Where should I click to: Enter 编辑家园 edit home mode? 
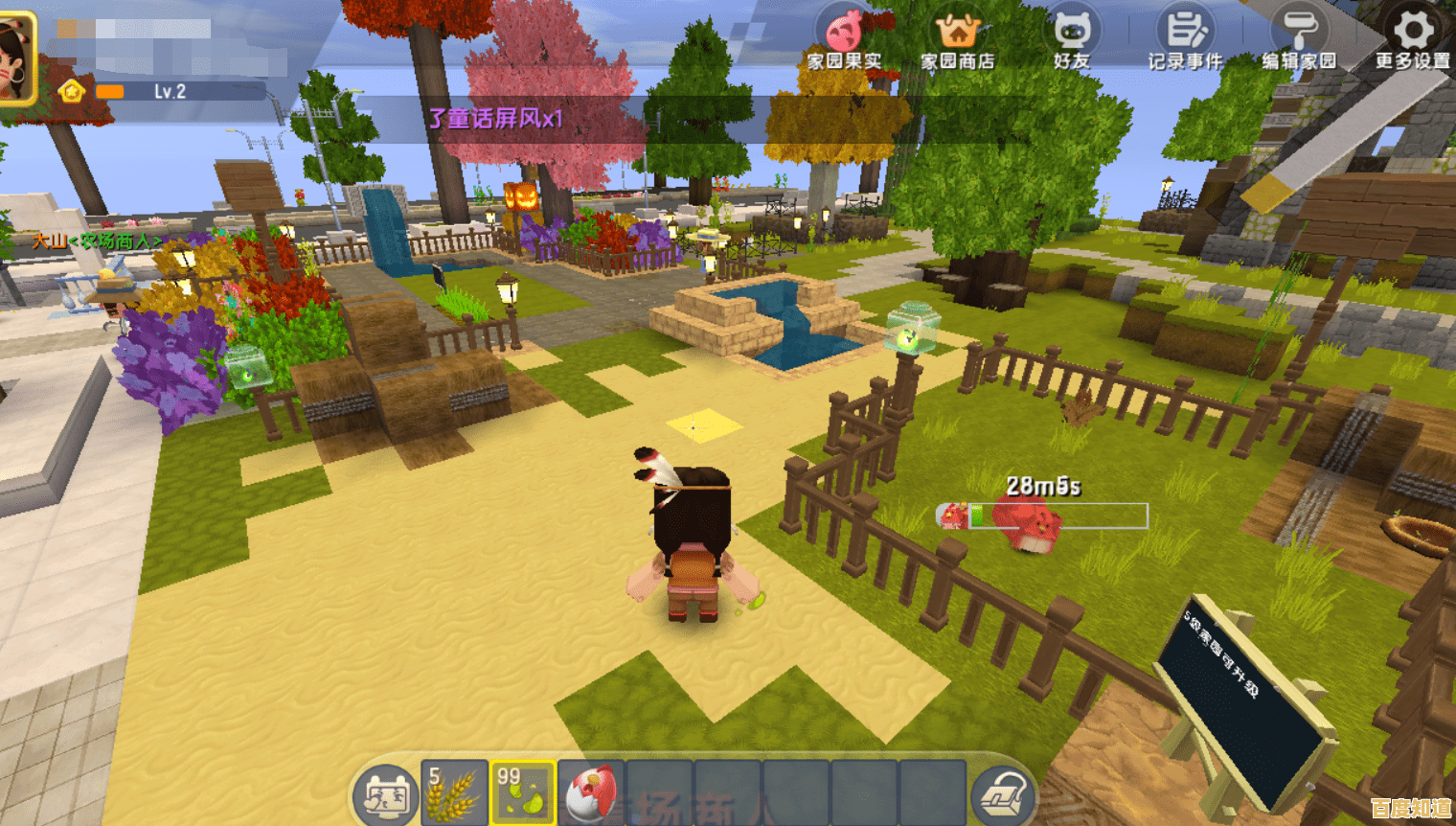point(1299,38)
